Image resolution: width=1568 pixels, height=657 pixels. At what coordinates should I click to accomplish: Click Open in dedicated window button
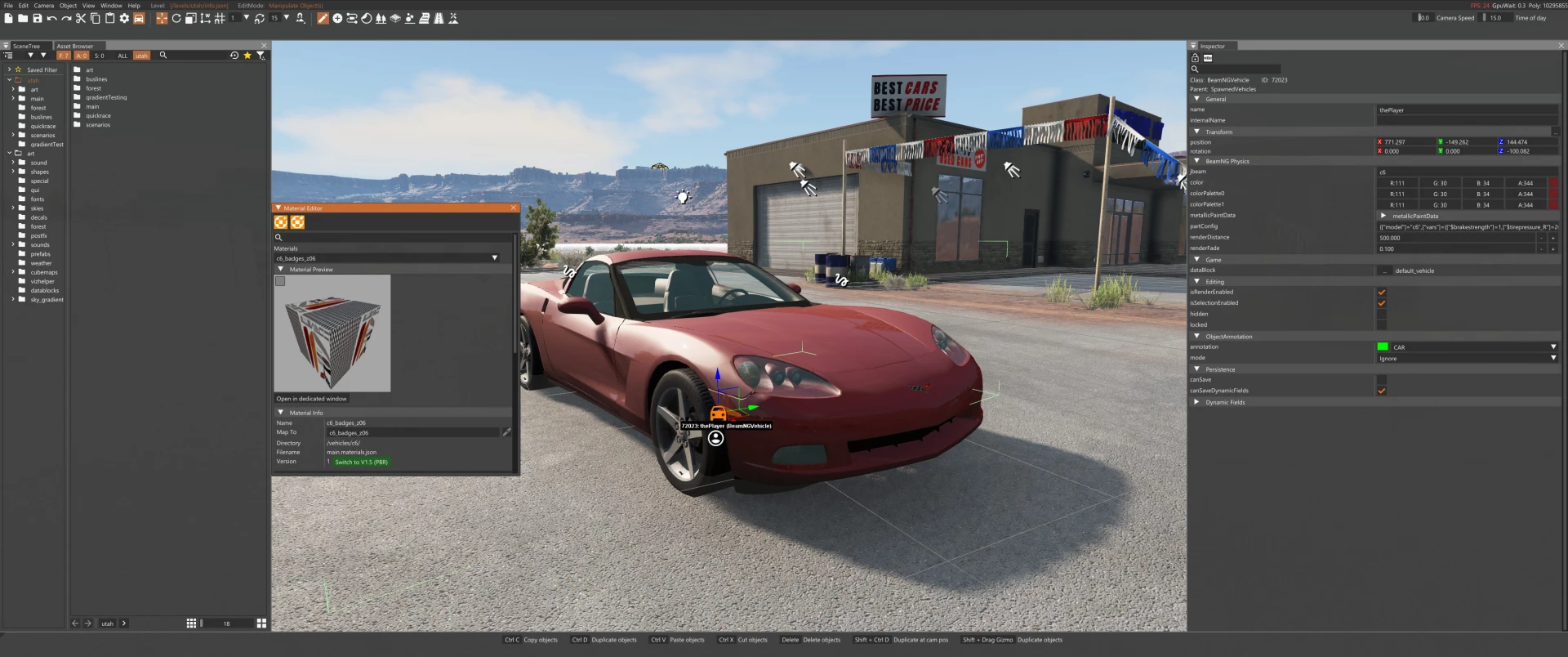(x=311, y=399)
